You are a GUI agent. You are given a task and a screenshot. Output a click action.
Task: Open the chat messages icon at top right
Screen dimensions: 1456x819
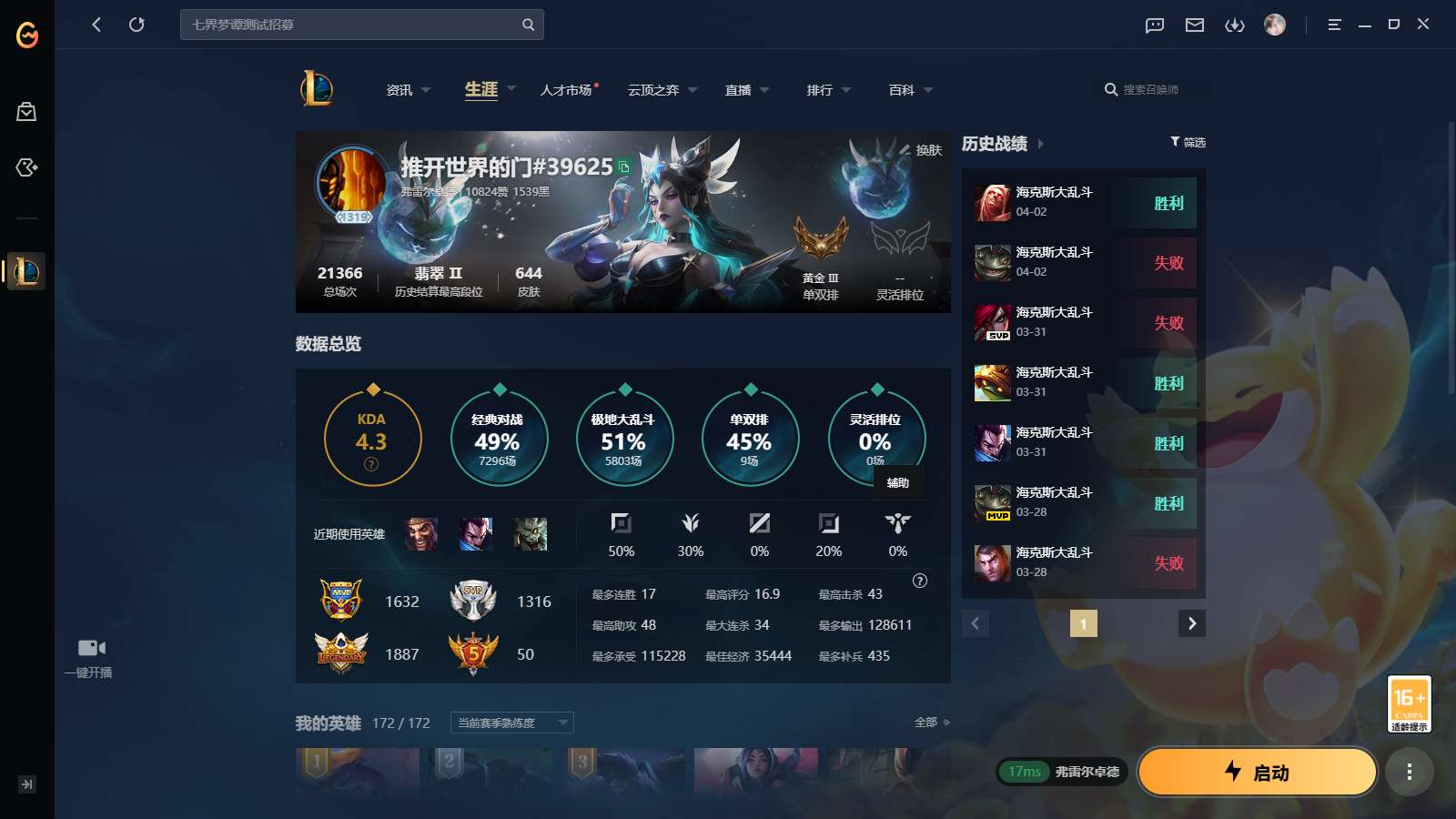(x=1154, y=25)
